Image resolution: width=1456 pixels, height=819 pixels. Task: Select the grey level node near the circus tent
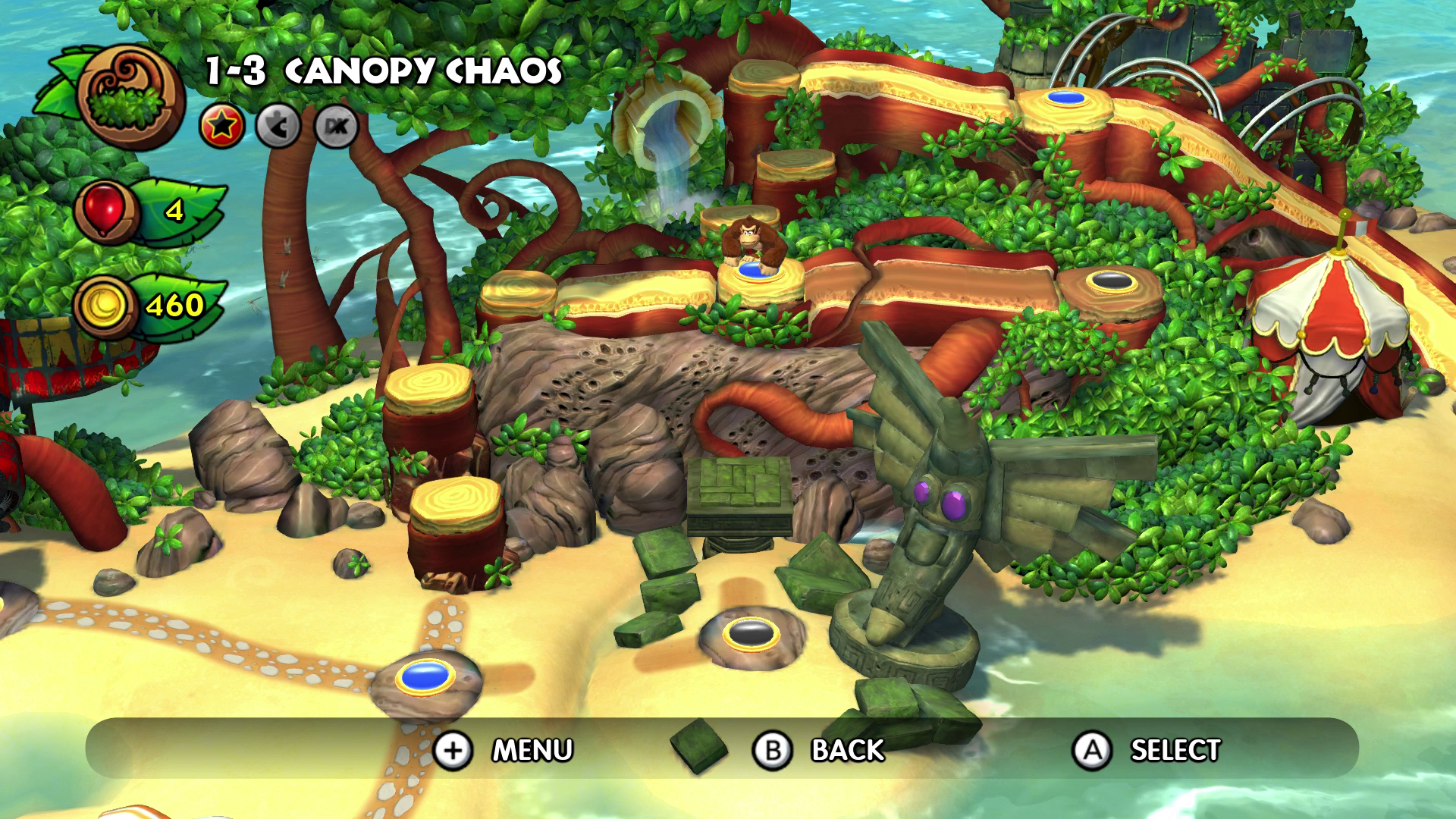(1112, 281)
